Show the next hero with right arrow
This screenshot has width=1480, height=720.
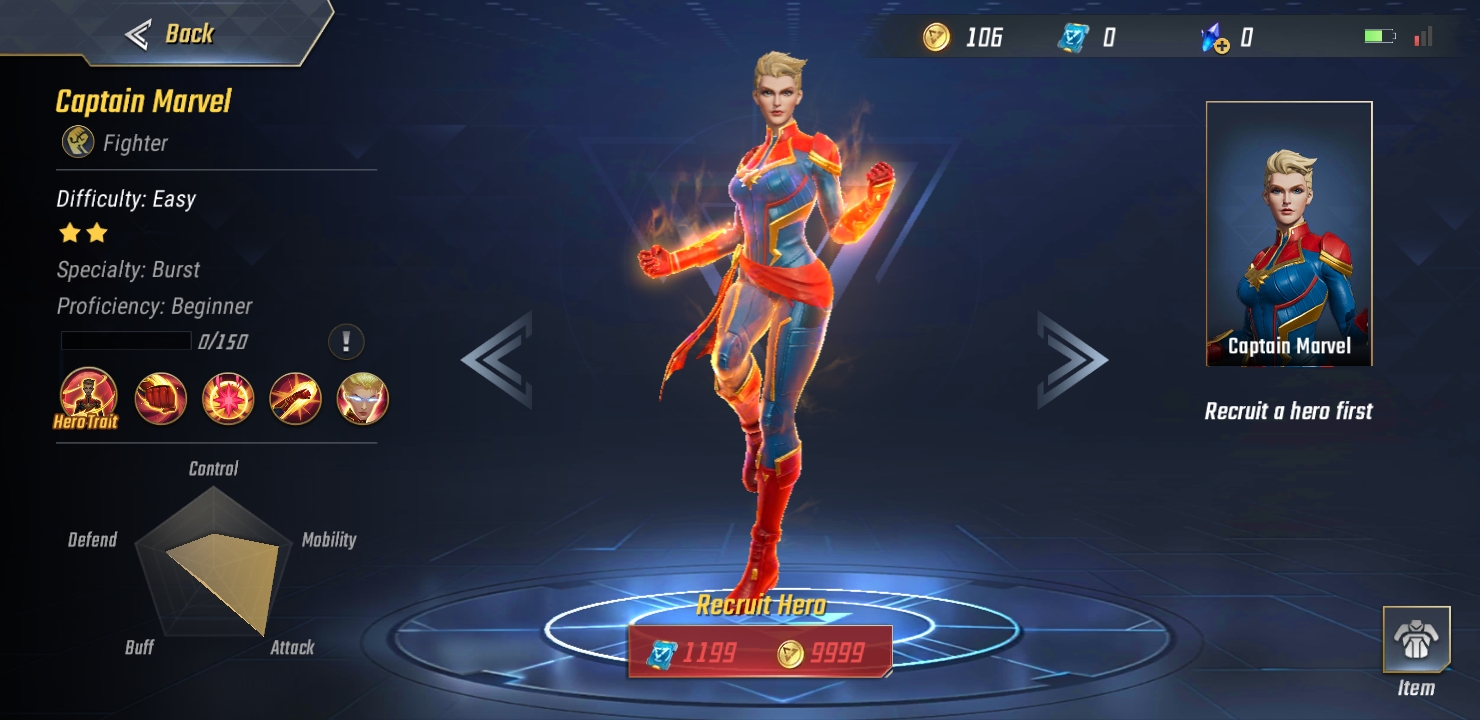(1071, 360)
